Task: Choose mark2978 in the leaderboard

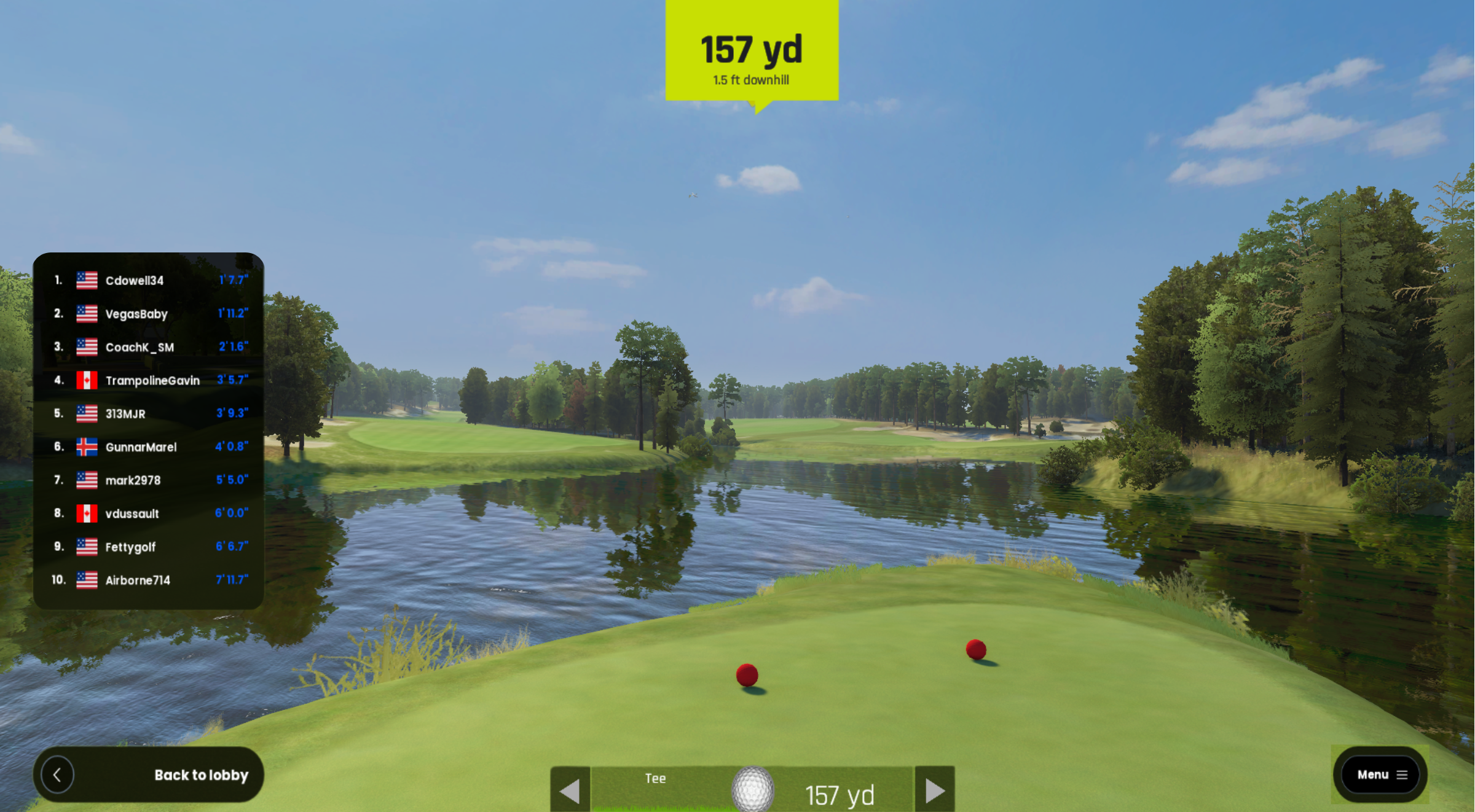Action: [x=149, y=480]
